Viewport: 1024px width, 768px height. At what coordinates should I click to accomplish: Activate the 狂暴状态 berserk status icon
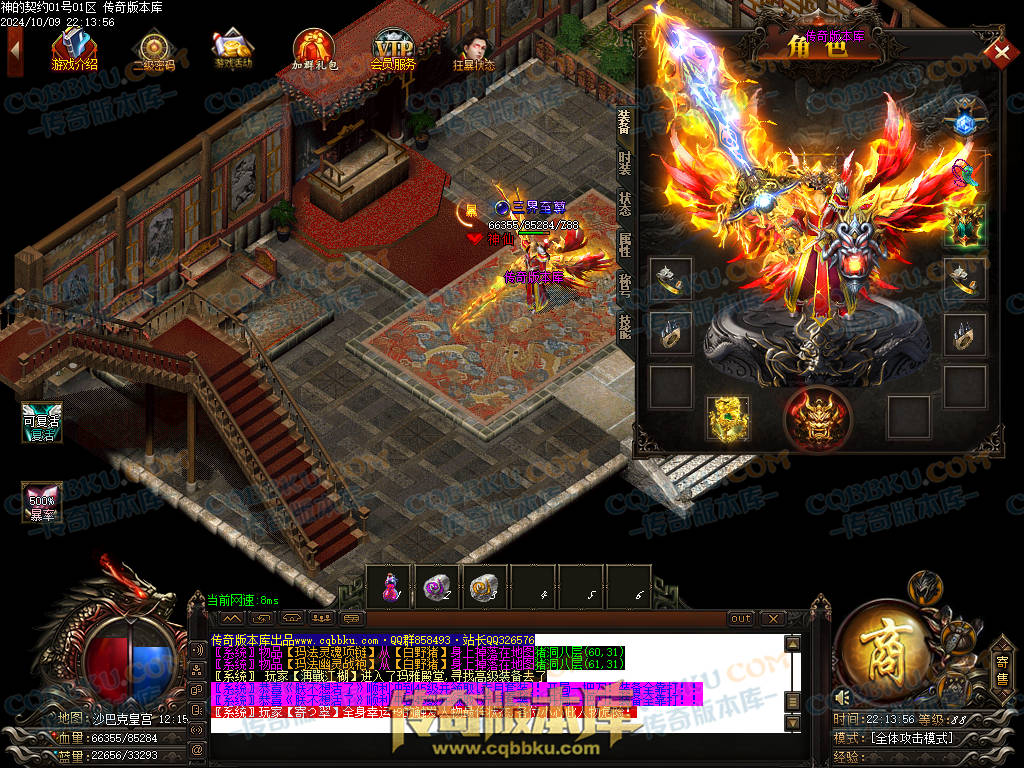click(x=473, y=50)
